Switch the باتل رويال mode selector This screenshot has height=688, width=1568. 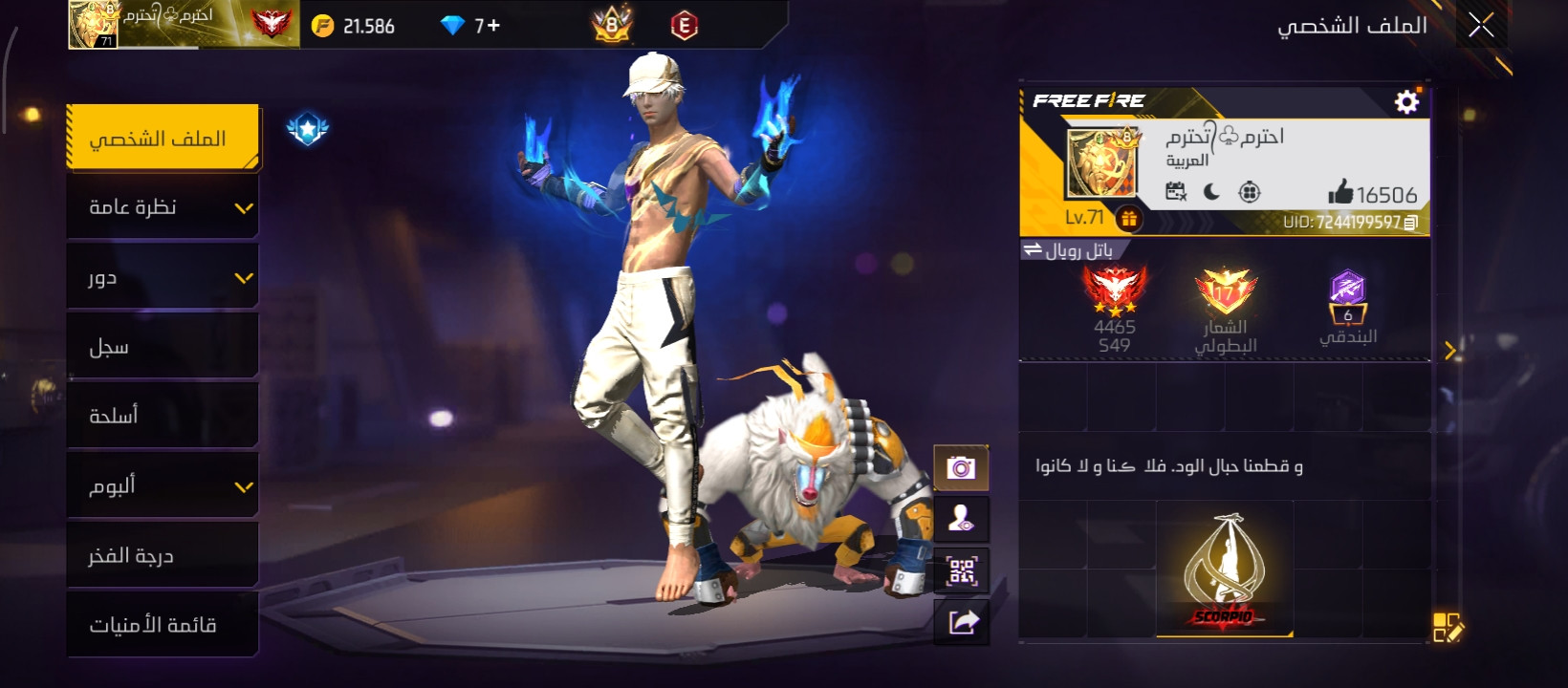[x=1068, y=250]
